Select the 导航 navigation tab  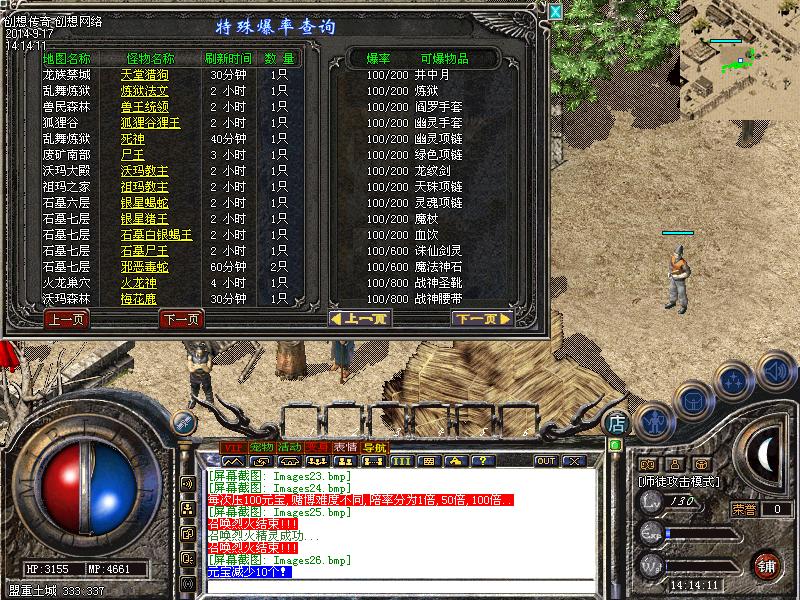[374, 446]
